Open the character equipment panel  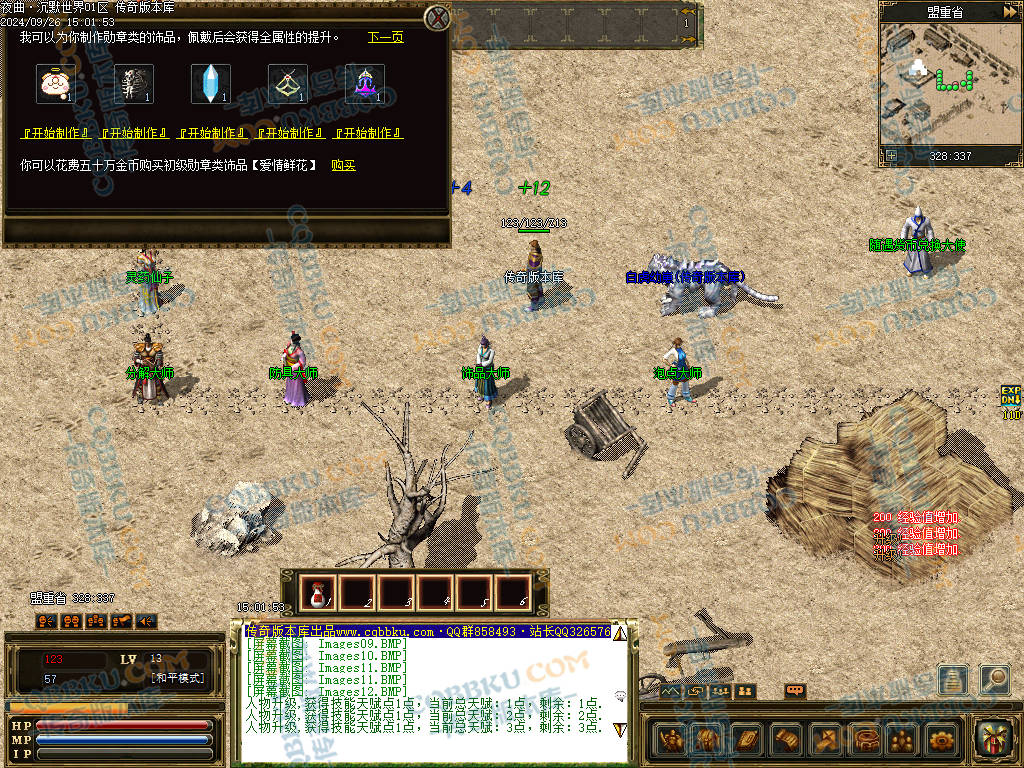[x=671, y=740]
